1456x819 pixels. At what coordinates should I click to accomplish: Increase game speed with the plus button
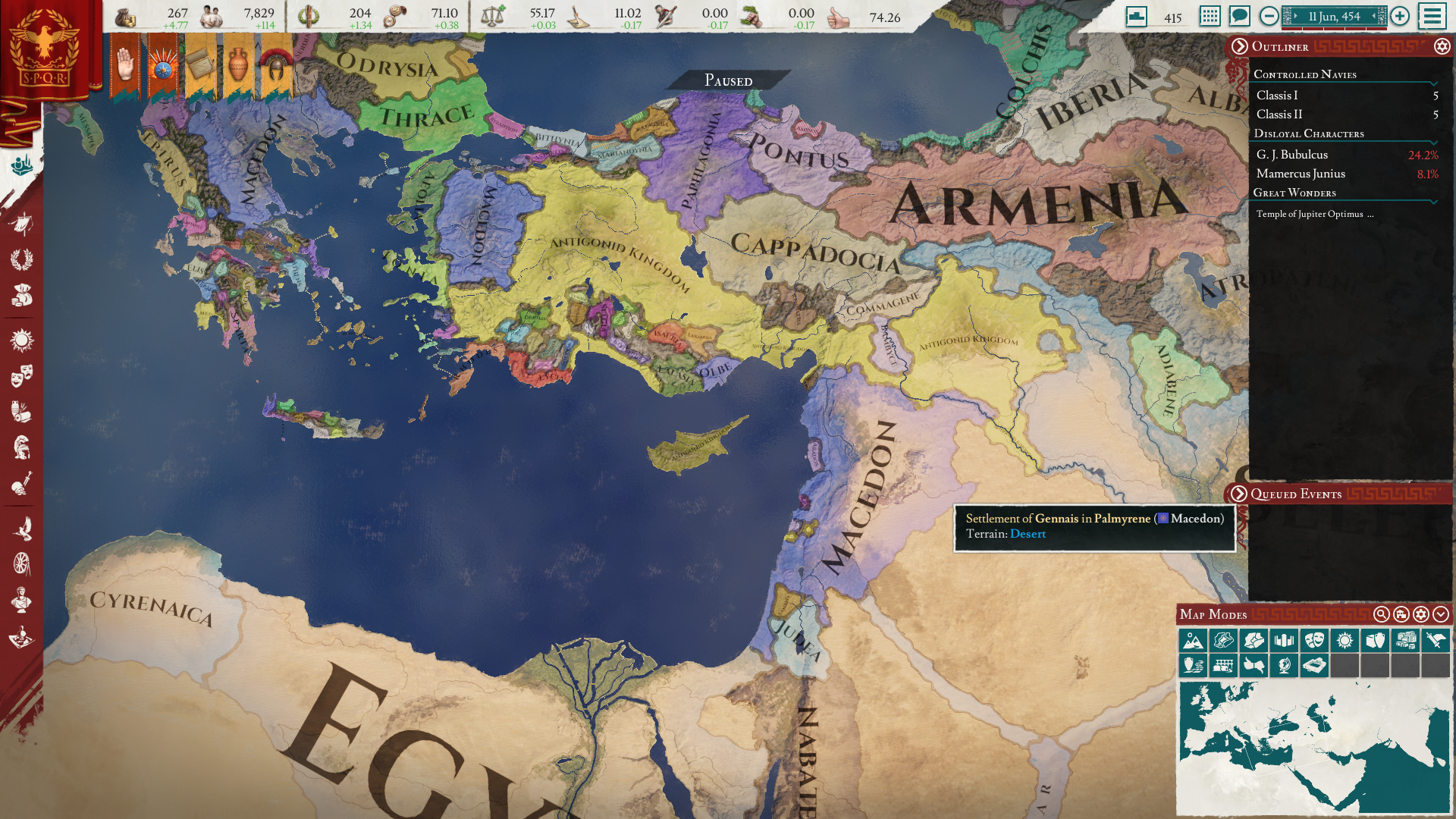1399,16
